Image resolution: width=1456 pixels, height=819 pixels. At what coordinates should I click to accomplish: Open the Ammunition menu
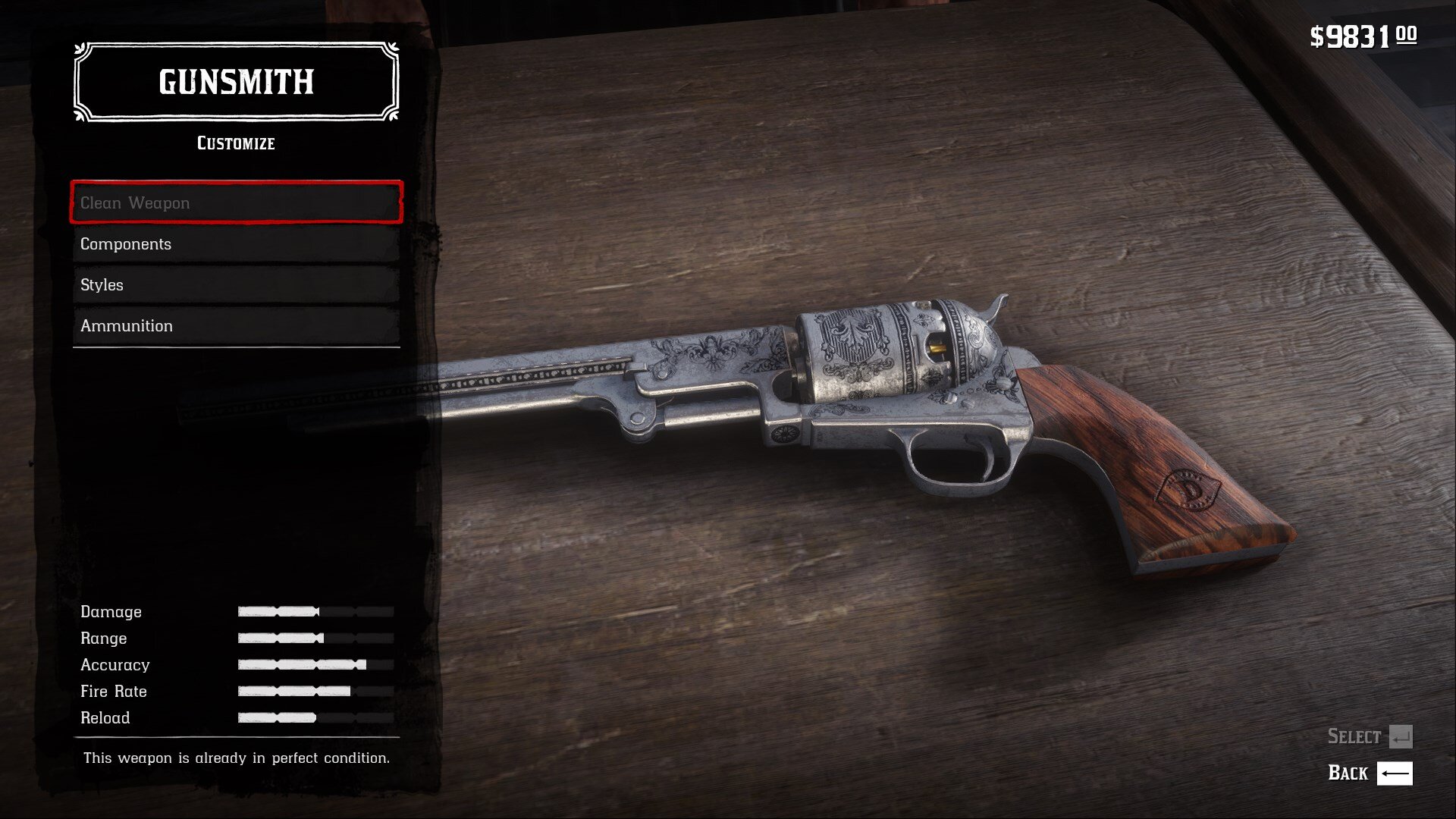236,326
